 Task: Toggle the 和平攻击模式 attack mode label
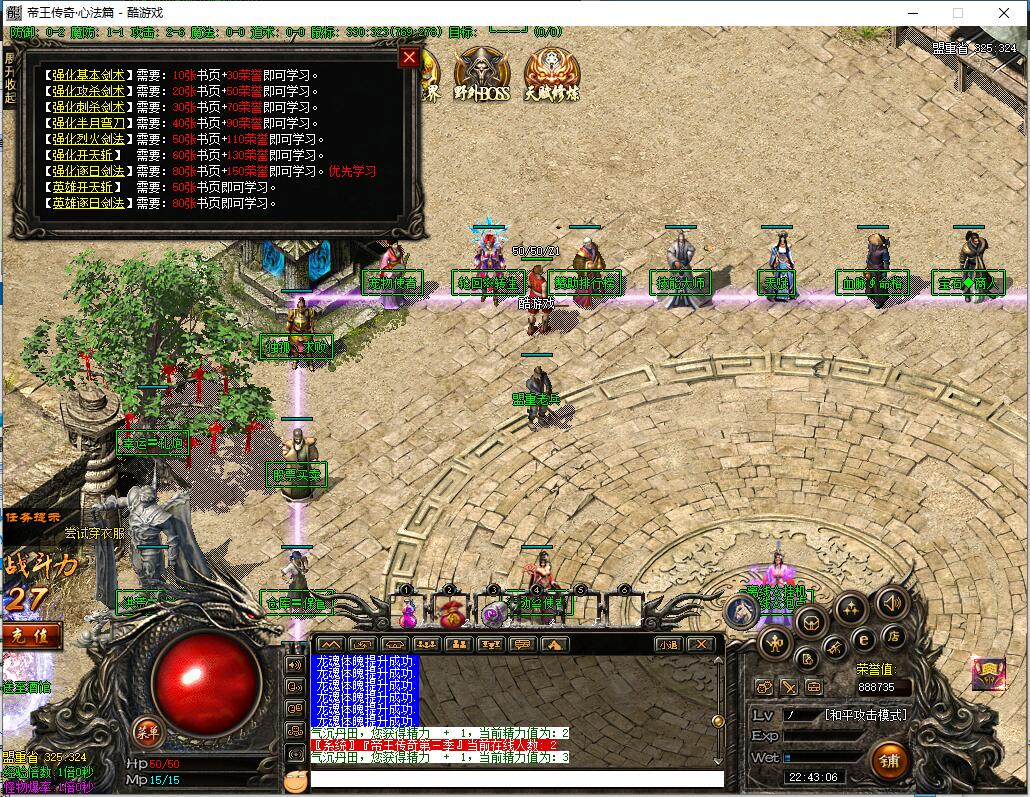click(x=865, y=715)
